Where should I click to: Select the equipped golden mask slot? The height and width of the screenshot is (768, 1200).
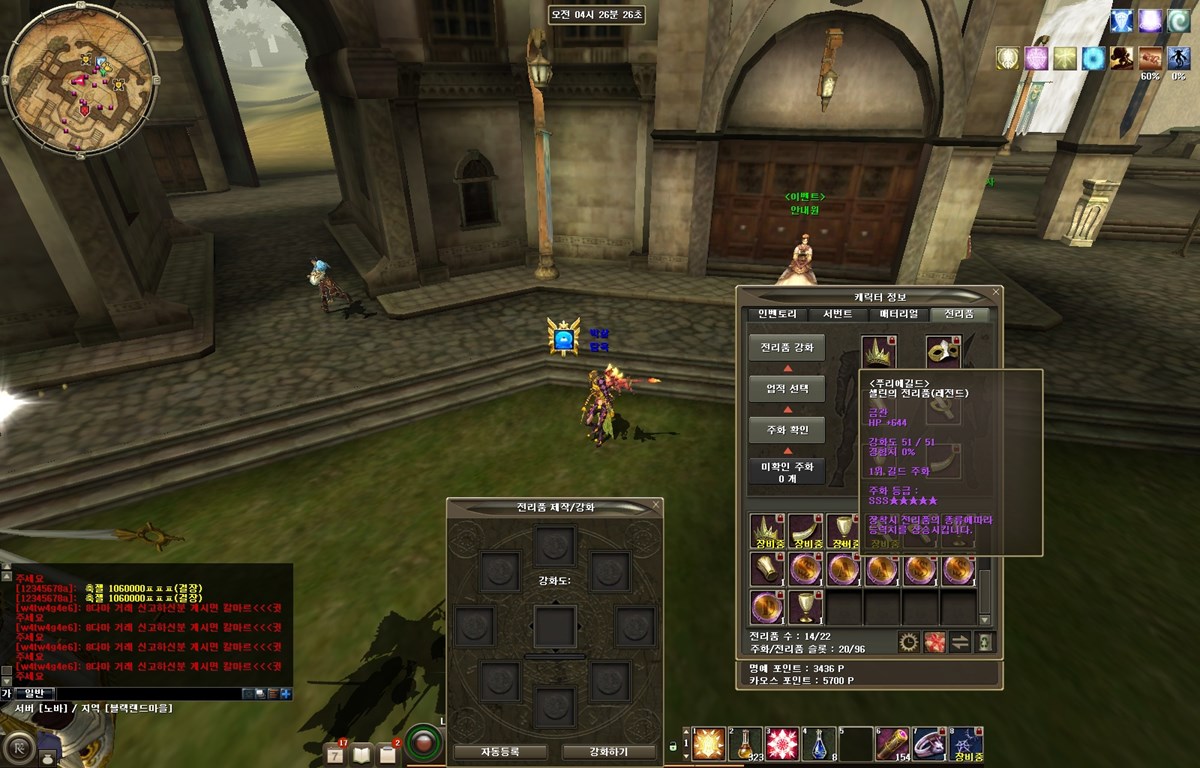pyautogui.click(x=943, y=352)
